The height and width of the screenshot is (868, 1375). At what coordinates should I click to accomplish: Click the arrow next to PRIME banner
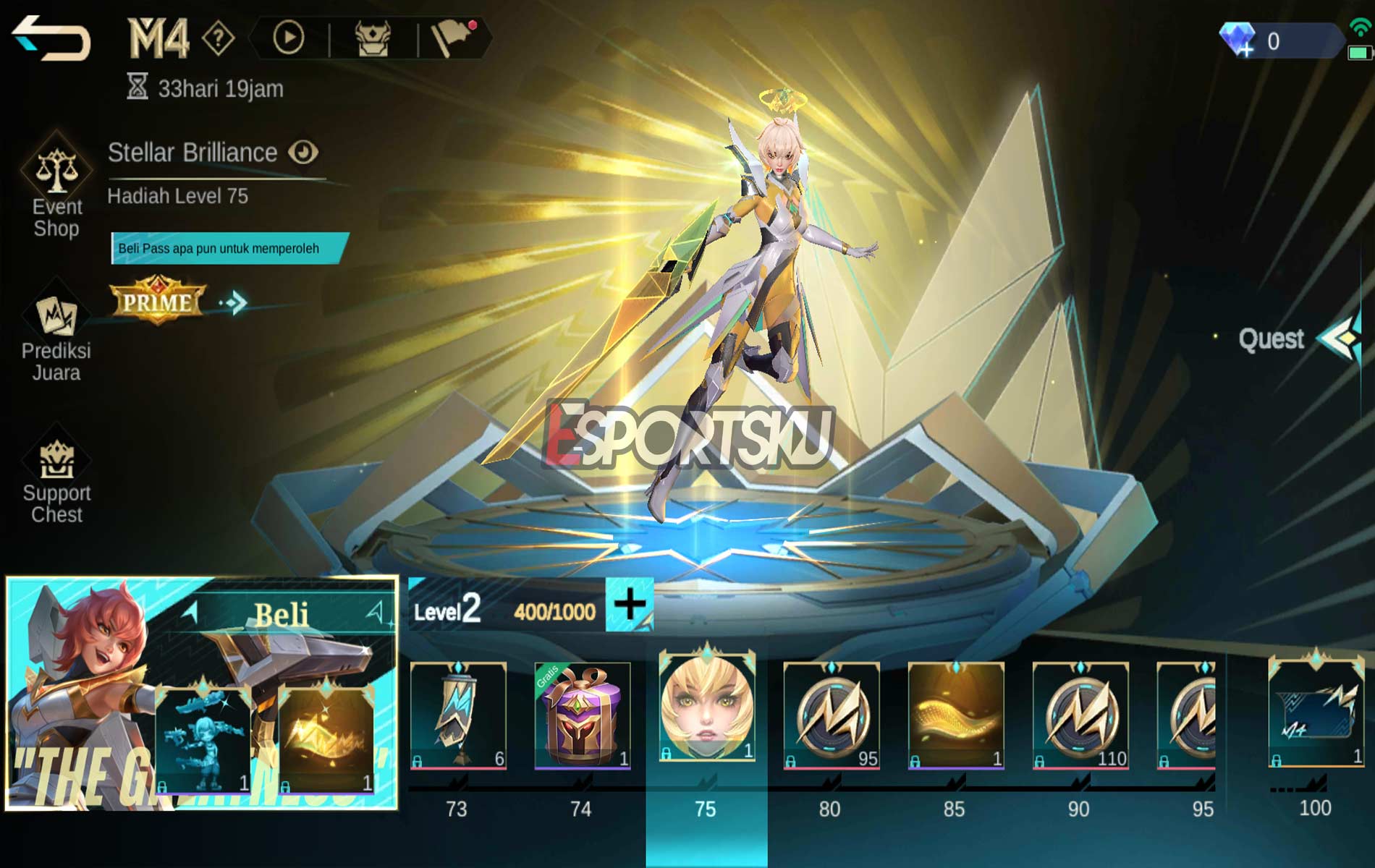point(233,302)
